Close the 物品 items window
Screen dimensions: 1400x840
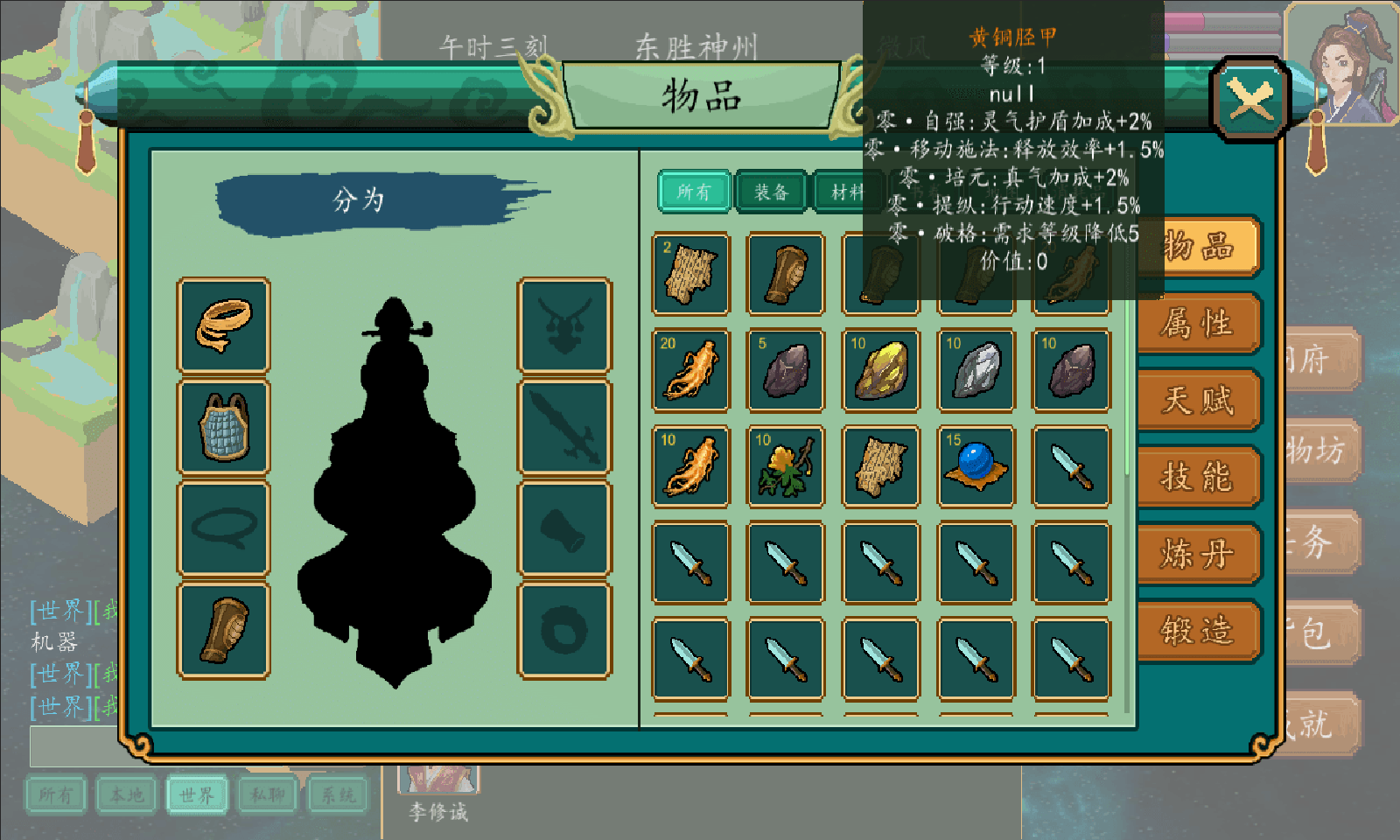(1248, 96)
